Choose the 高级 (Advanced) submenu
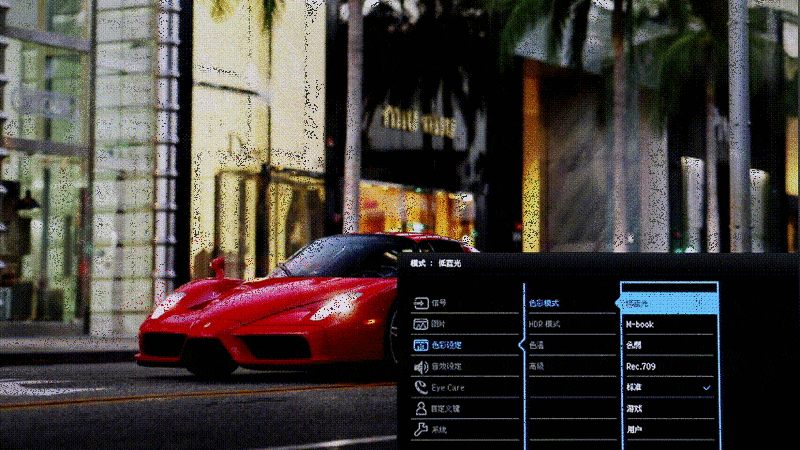Viewport: 800px width, 450px height. pyautogui.click(x=537, y=367)
